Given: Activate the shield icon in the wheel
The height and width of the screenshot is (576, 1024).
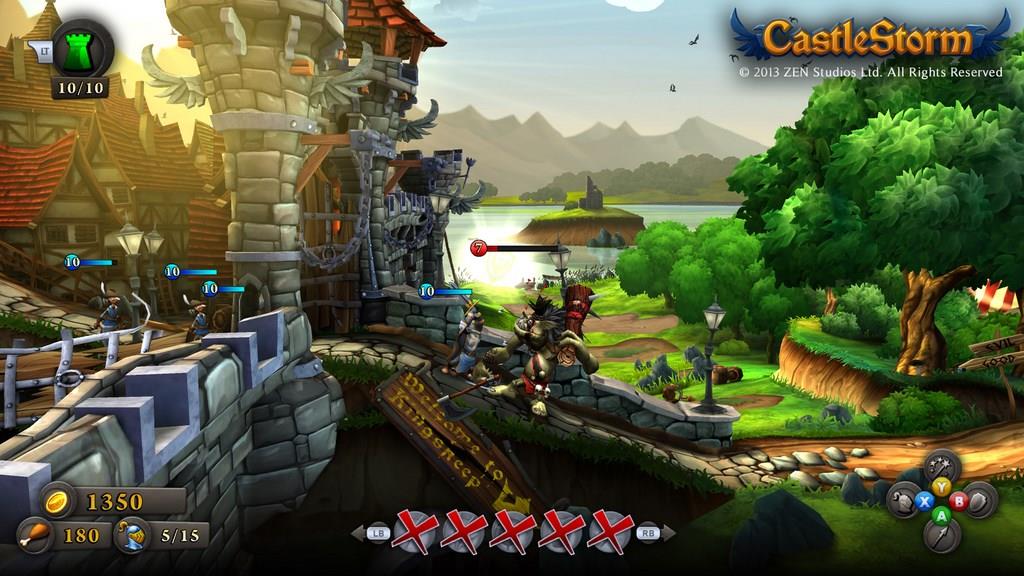Looking at the screenshot, I should (978, 500).
